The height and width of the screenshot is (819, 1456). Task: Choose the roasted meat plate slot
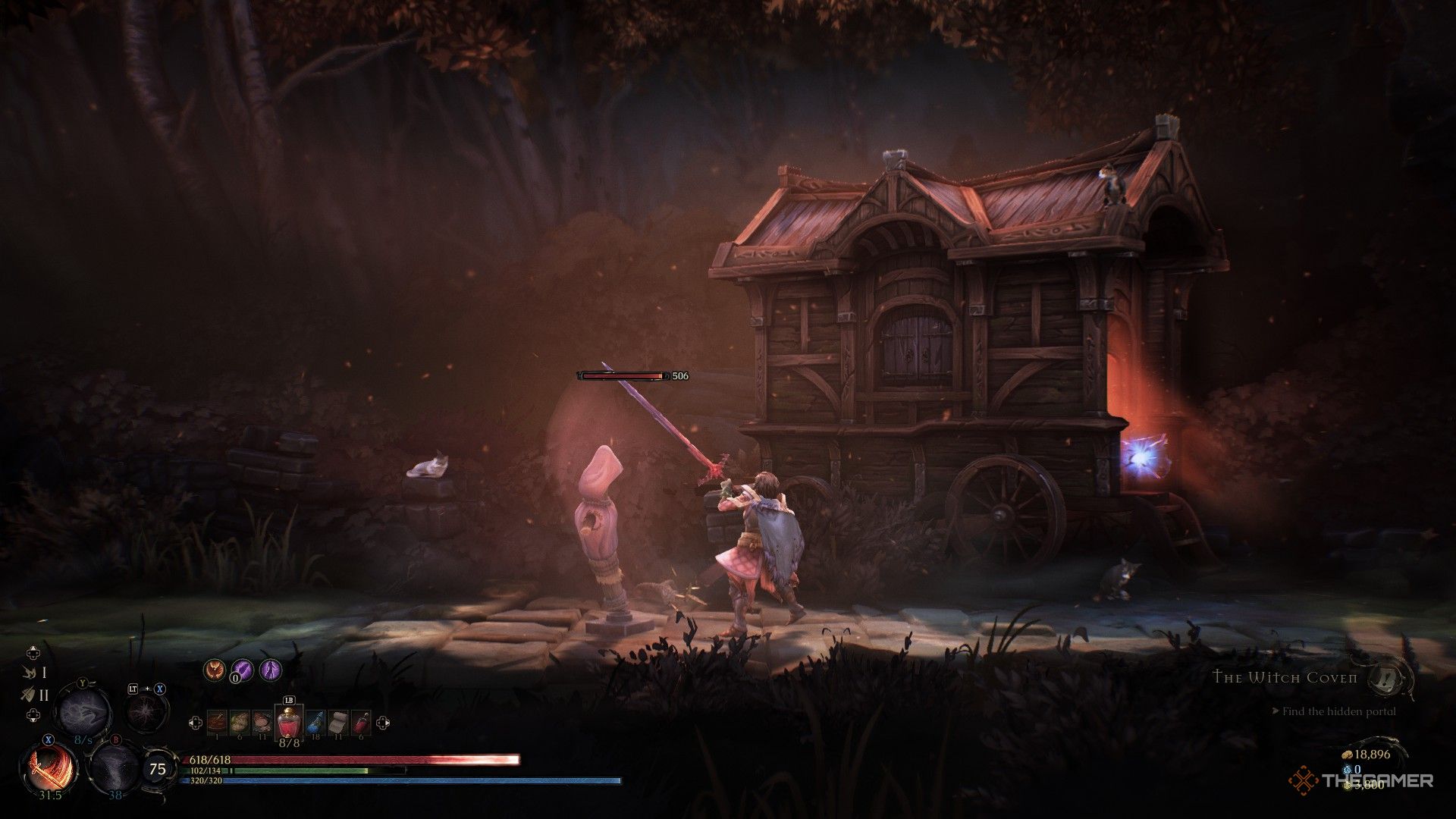(x=262, y=723)
